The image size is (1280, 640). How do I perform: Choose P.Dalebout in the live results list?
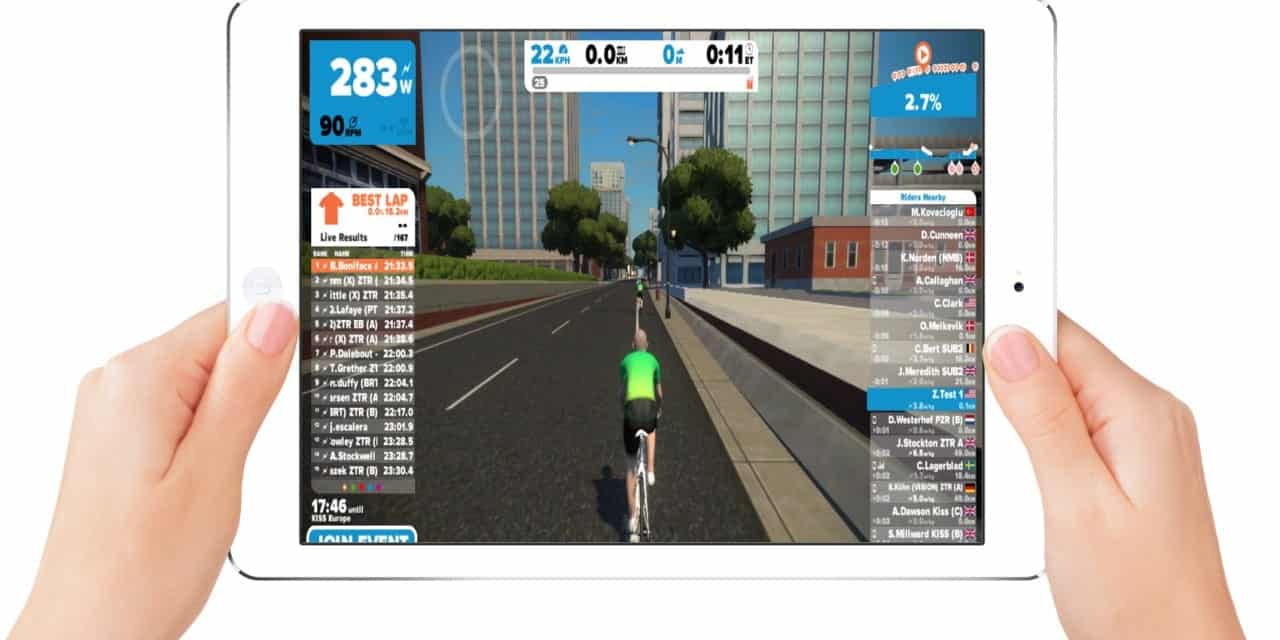[360, 353]
